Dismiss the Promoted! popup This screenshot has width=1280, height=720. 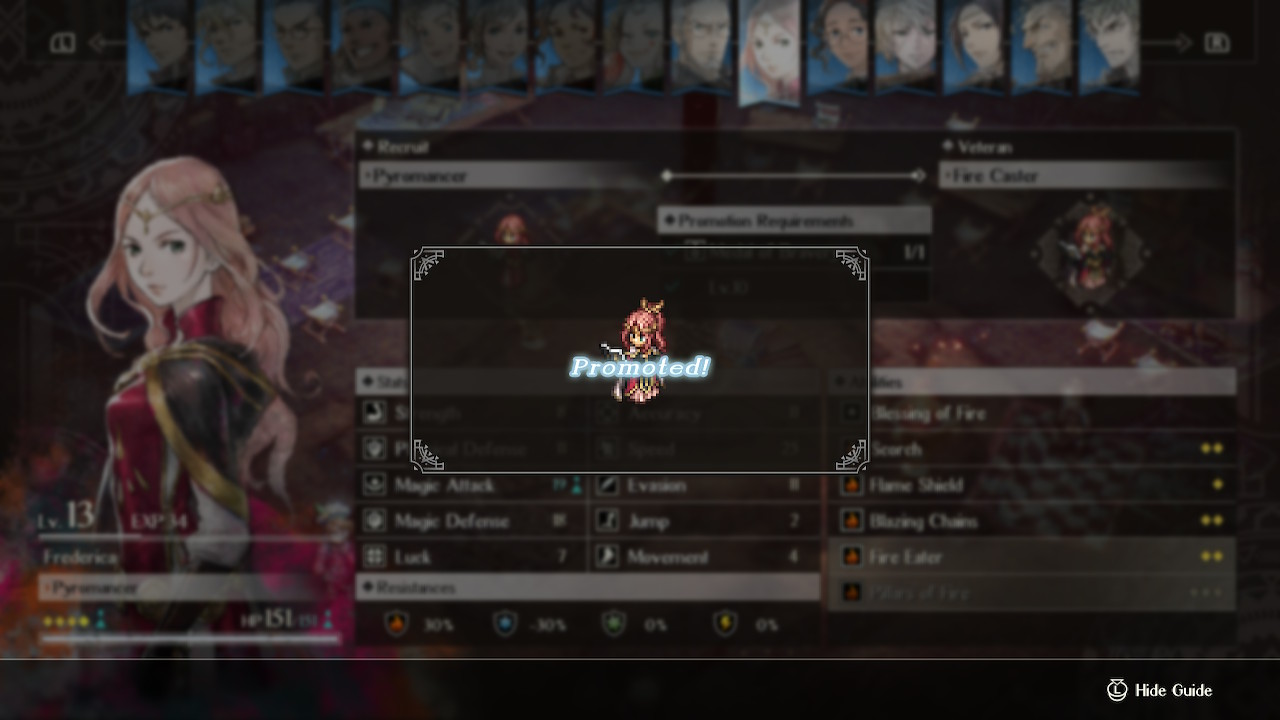coord(640,360)
